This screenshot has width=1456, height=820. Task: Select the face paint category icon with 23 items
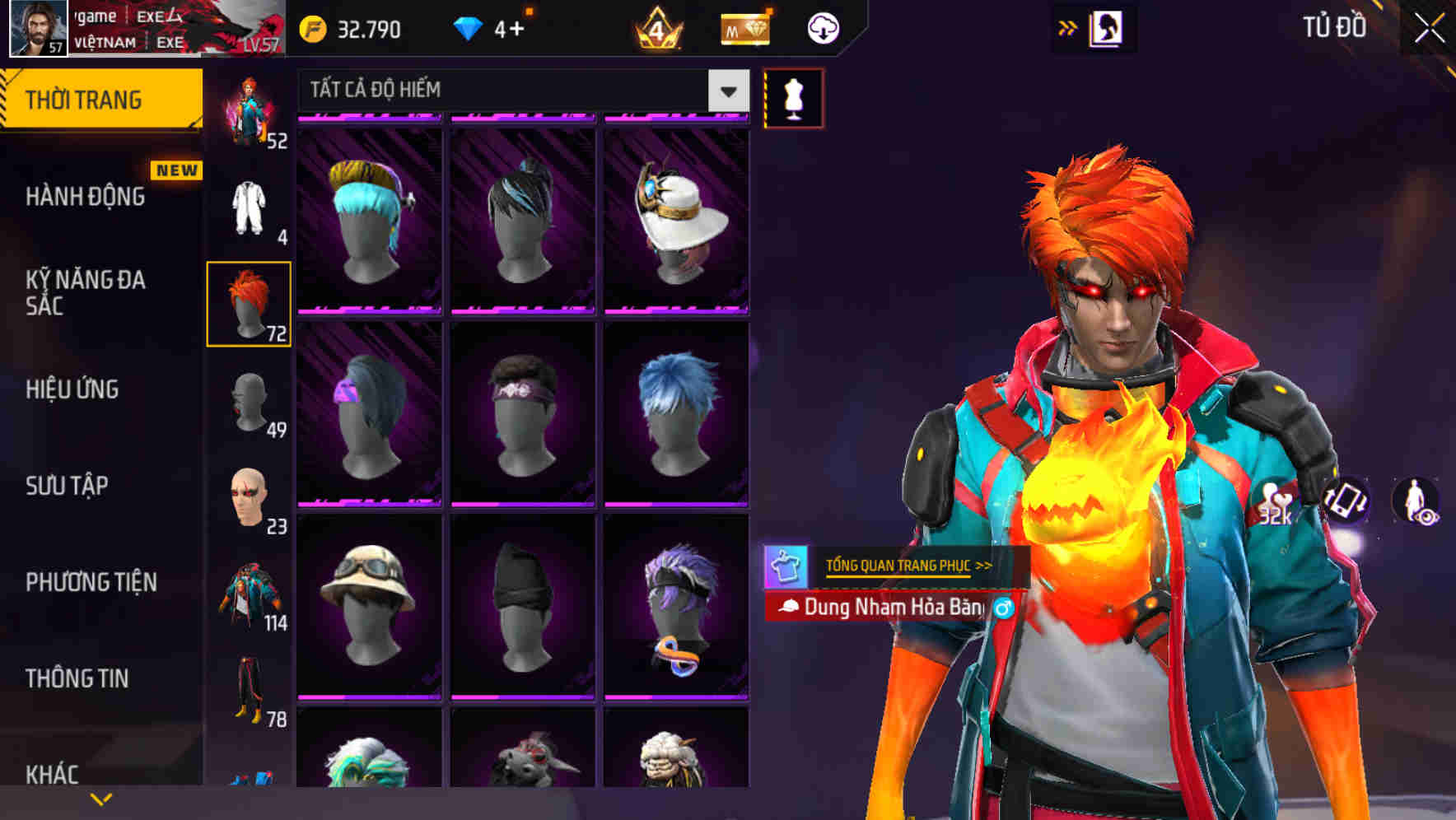(250, 501)
